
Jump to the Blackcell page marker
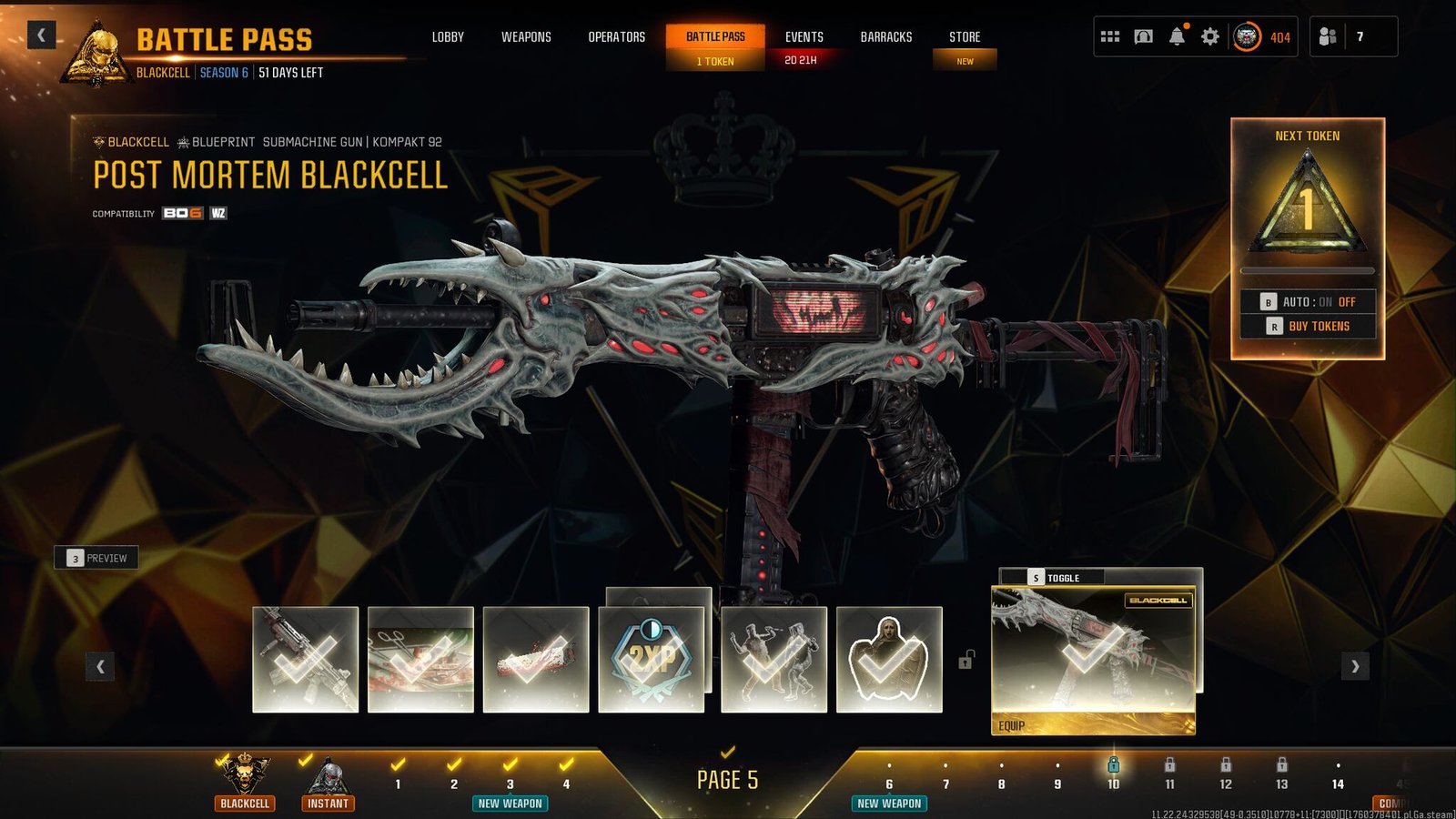click(245, 782)
